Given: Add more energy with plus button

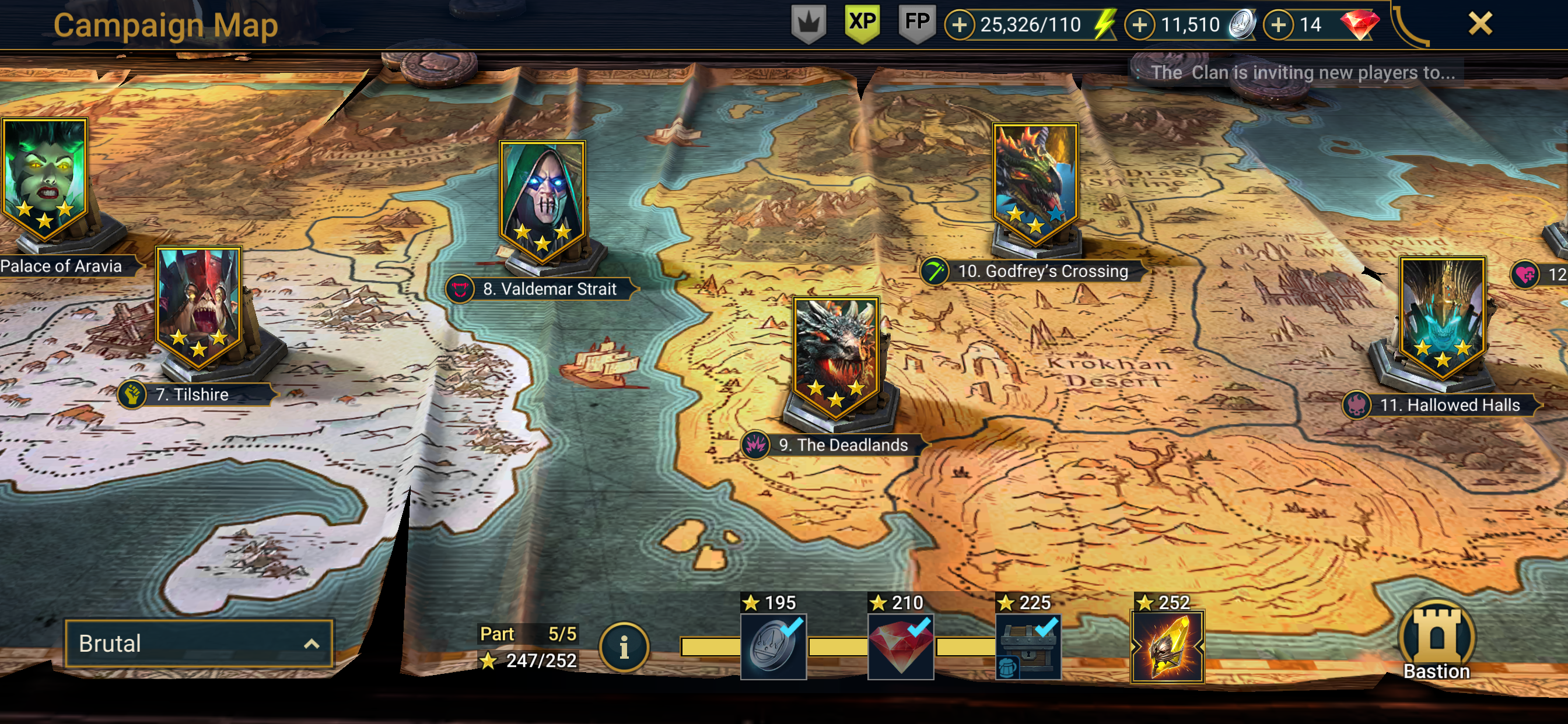Looking at the screenshot, I should pos(960,25).
